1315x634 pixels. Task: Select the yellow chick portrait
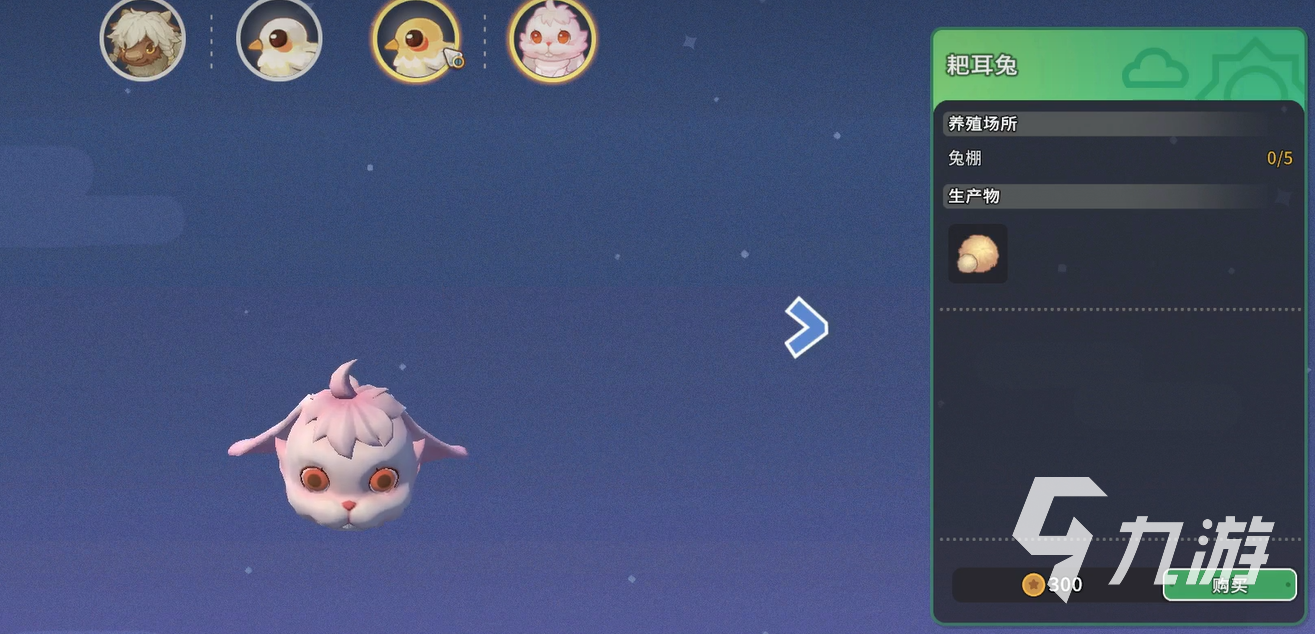coord(416,40)
